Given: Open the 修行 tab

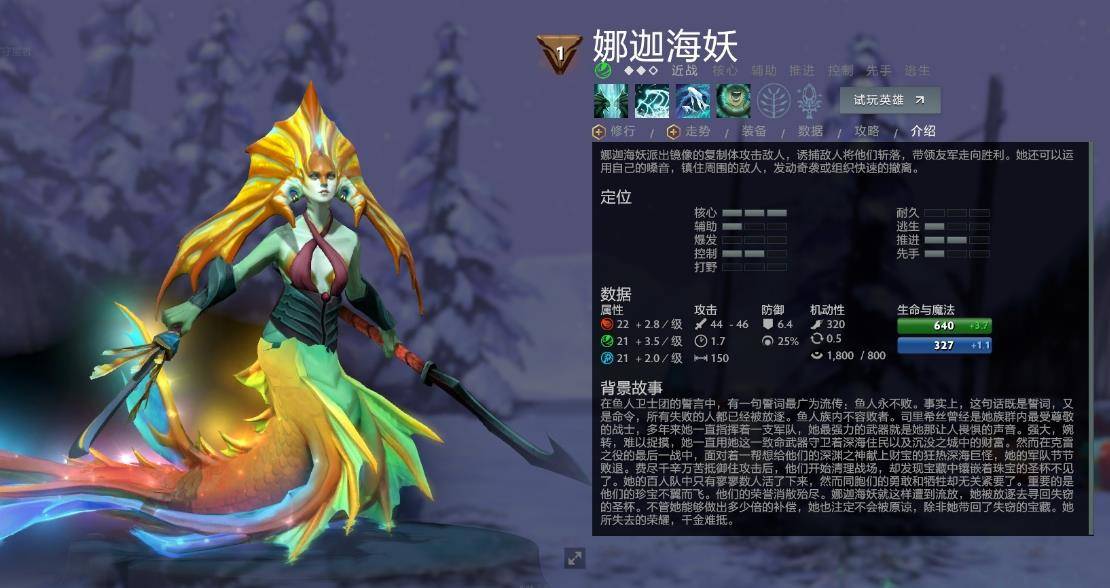Looking at the screenshot, I should (x=622, y=131).
